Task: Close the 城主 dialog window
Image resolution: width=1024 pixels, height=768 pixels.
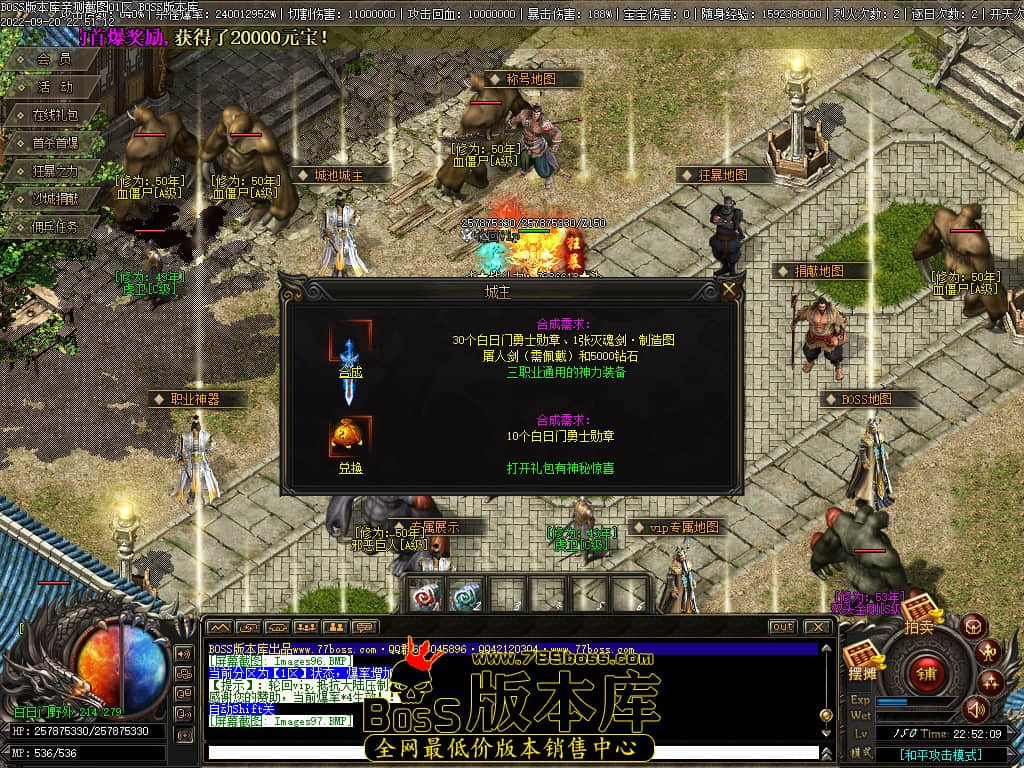Action: 729,290
